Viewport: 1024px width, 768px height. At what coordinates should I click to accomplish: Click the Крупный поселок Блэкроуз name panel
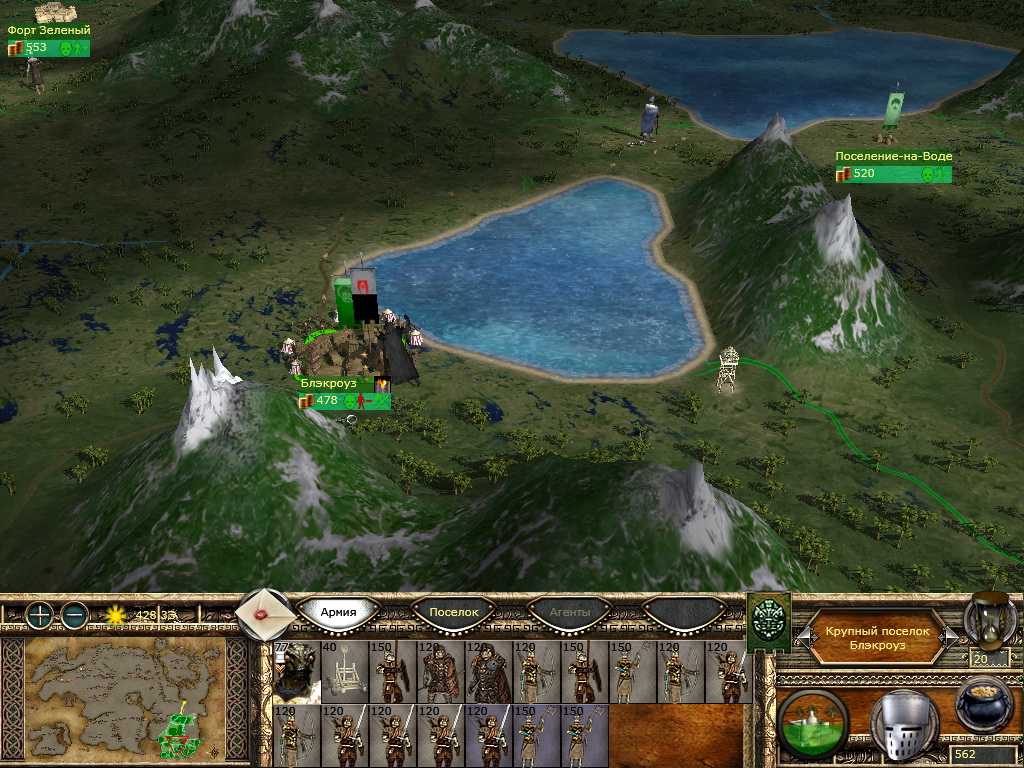click(877, 638)
